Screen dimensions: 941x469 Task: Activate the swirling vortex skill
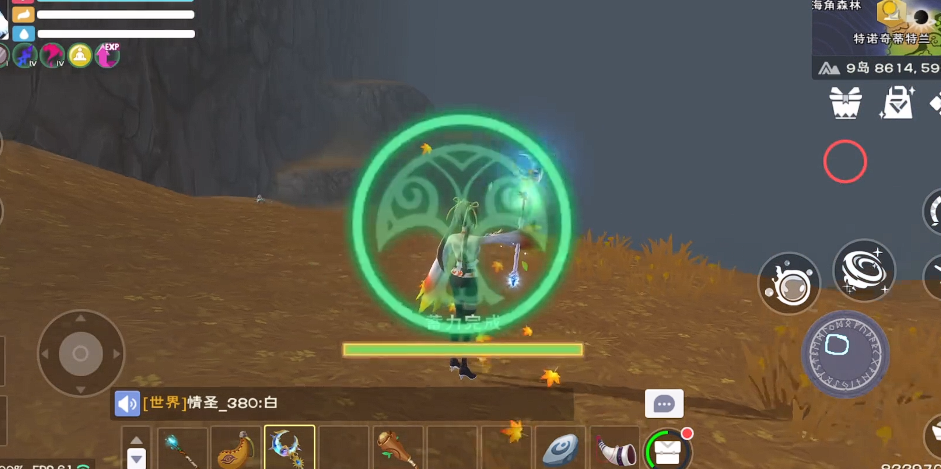click(864, 270)
